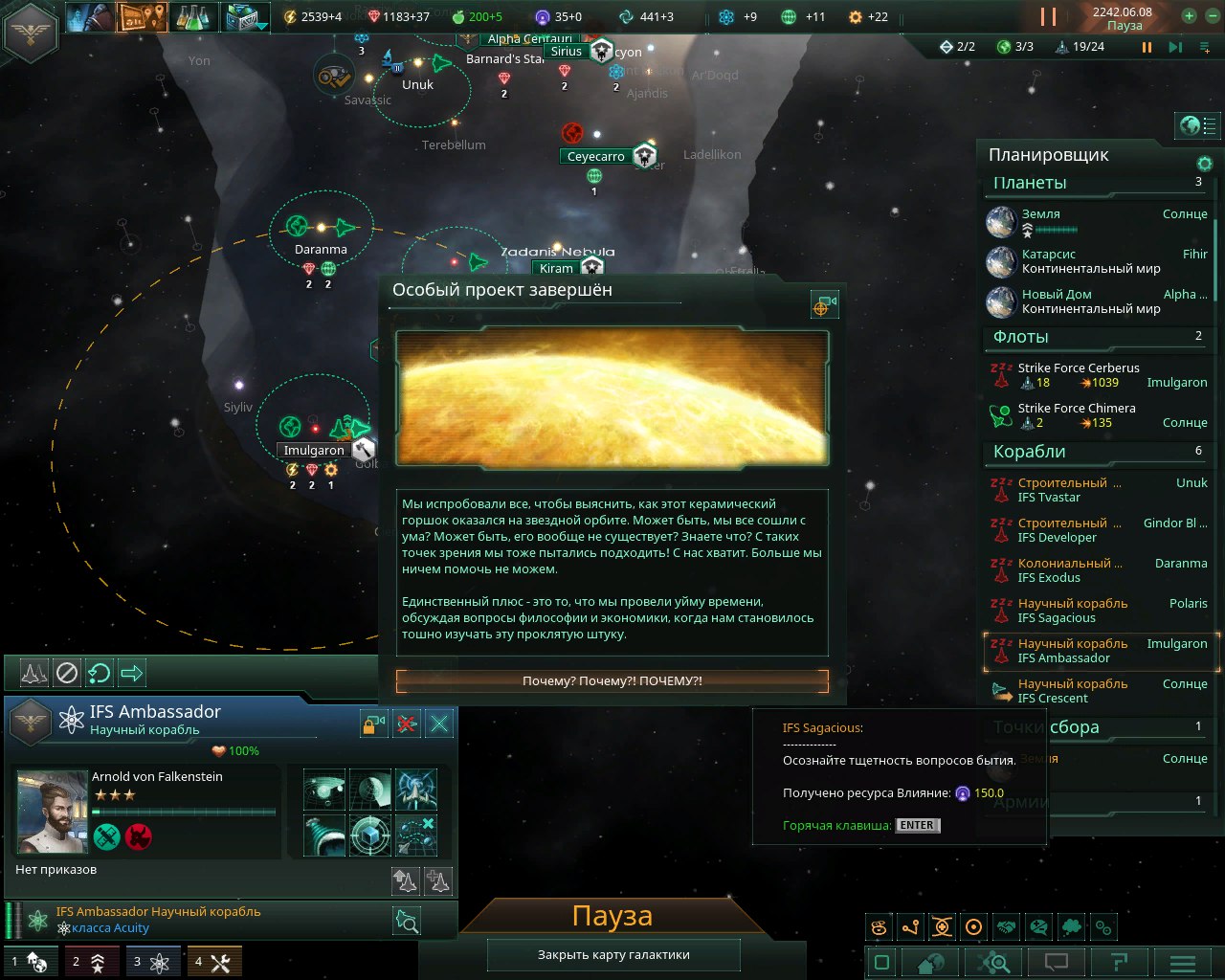The image size is (1225, 980).
Task: Open the empire emblem government screen
Action: click(x=32, y=32)
